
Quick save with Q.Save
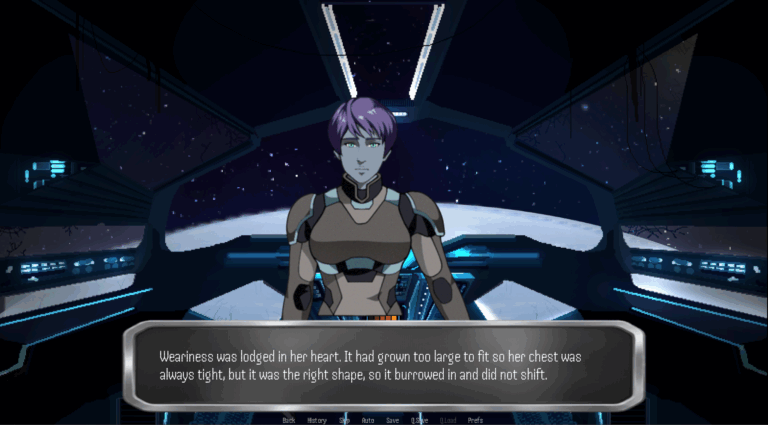(x=419, y=420)
